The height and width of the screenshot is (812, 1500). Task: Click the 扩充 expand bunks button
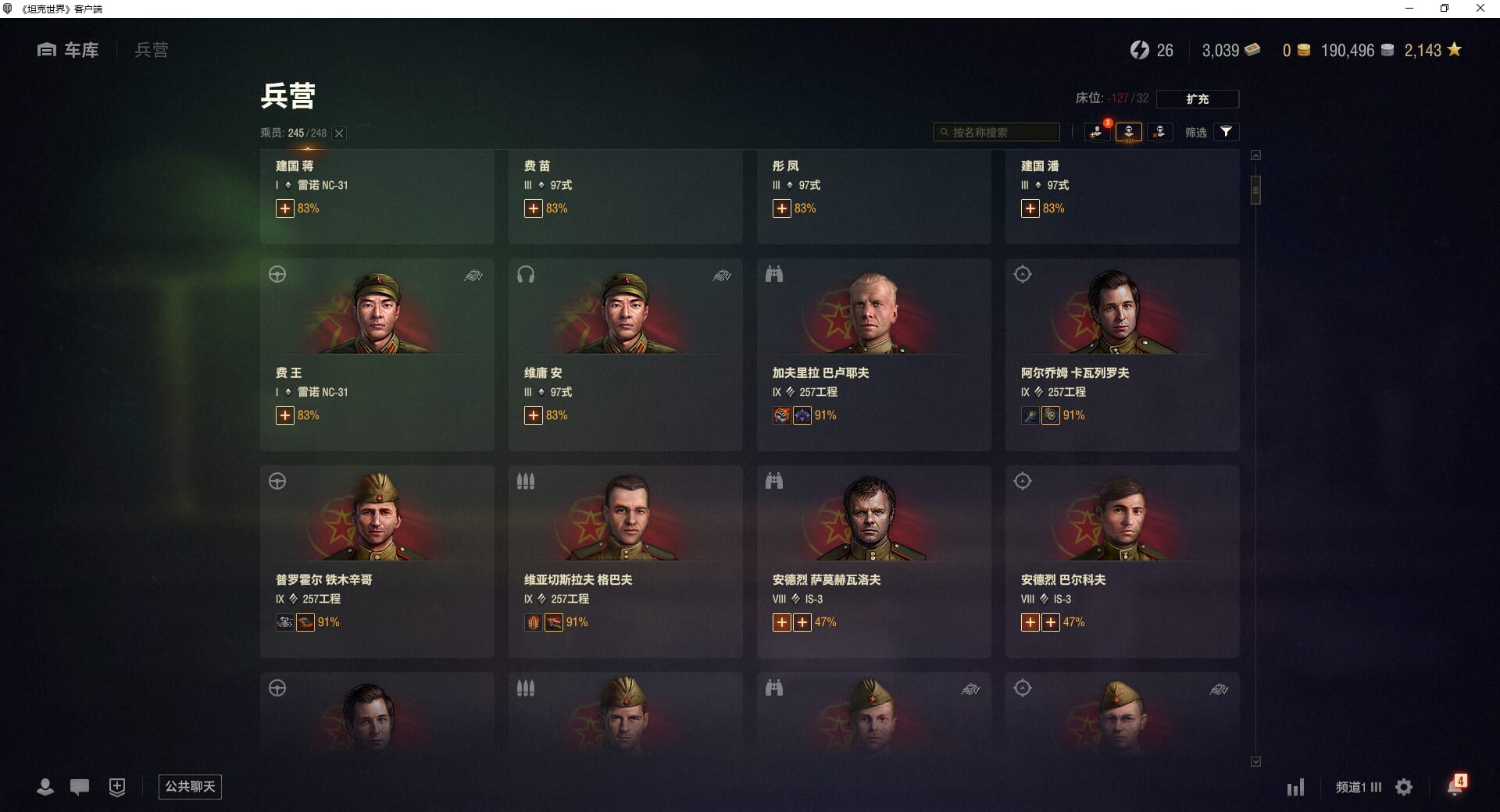[x=1197, y=99]
